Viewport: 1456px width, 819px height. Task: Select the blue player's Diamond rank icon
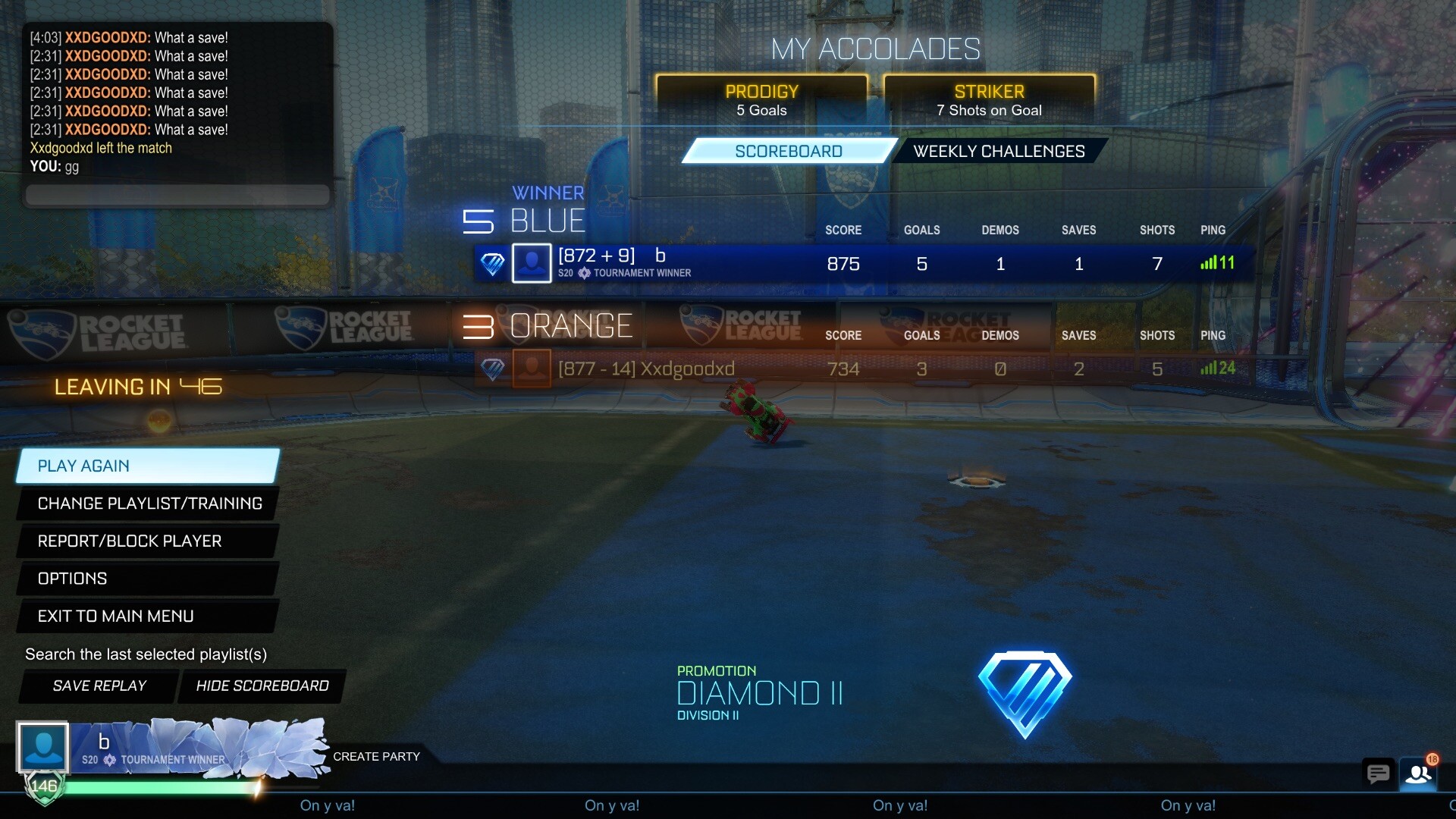coord(491,263)
